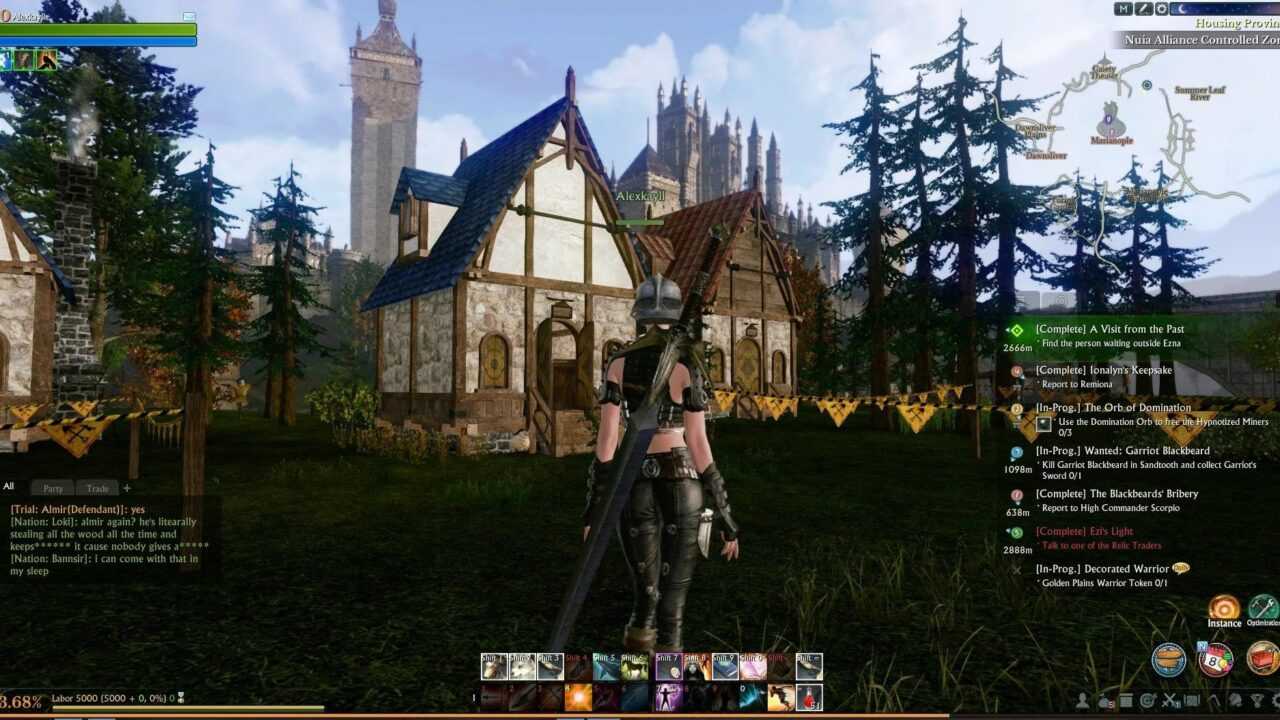
Task: Use the red potion hotbar slot
Action: coord(809,697)
